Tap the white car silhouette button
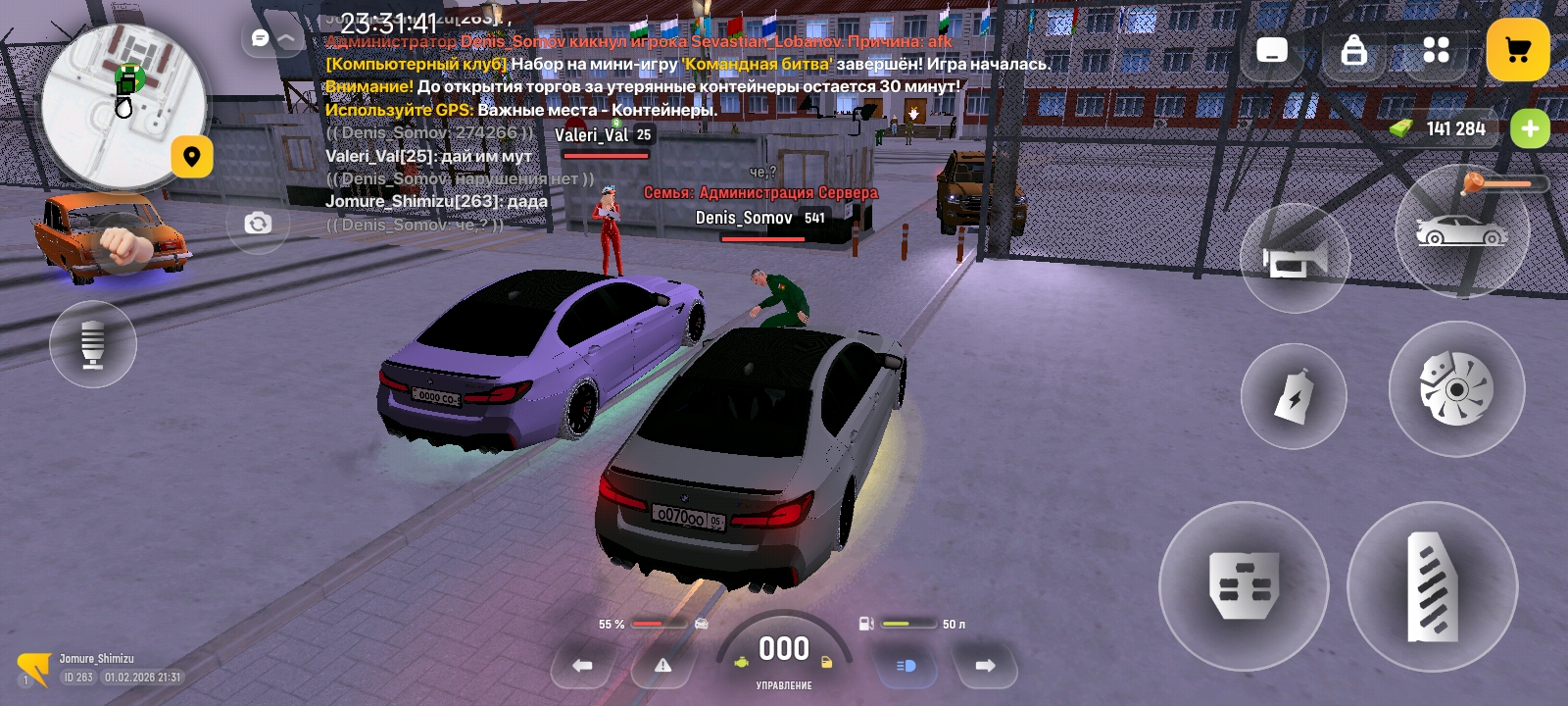Viewport: 1568px width, 706px height. [1460, 231]
